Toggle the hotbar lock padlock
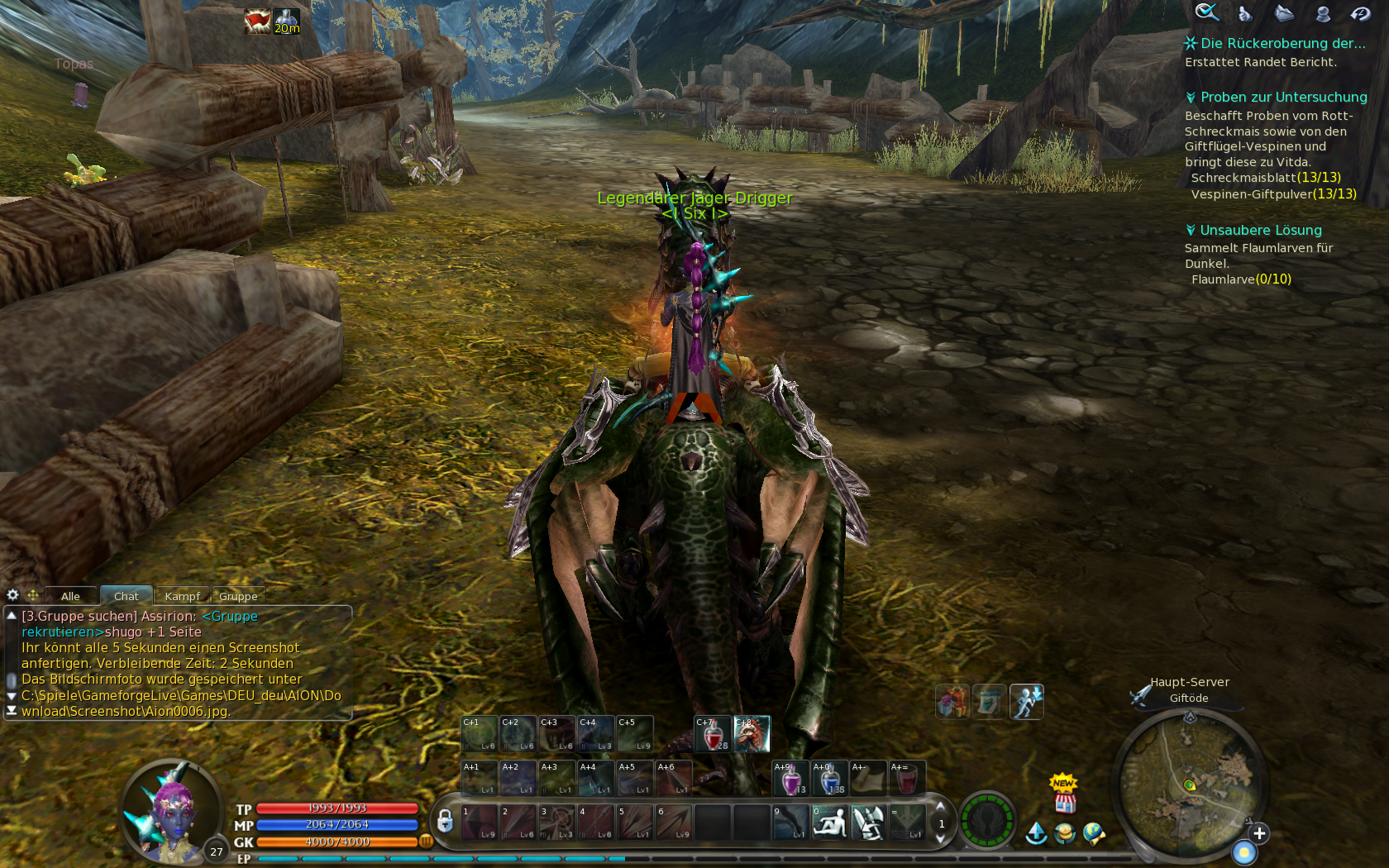 point(445,821)
